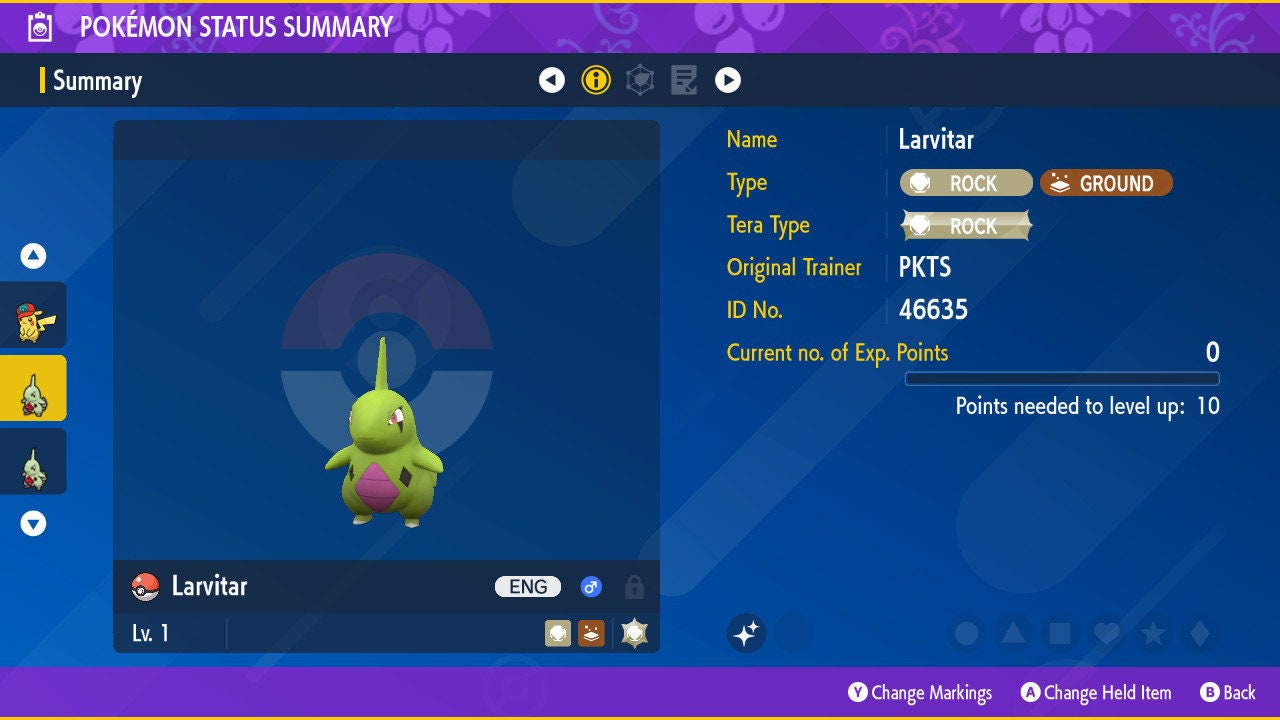Image resolution: width=1280 pixels, height=720 pixels.
Task: Select the highlighted Larvitar party slot
Action: pyautogui.click(x=33, y=388)
